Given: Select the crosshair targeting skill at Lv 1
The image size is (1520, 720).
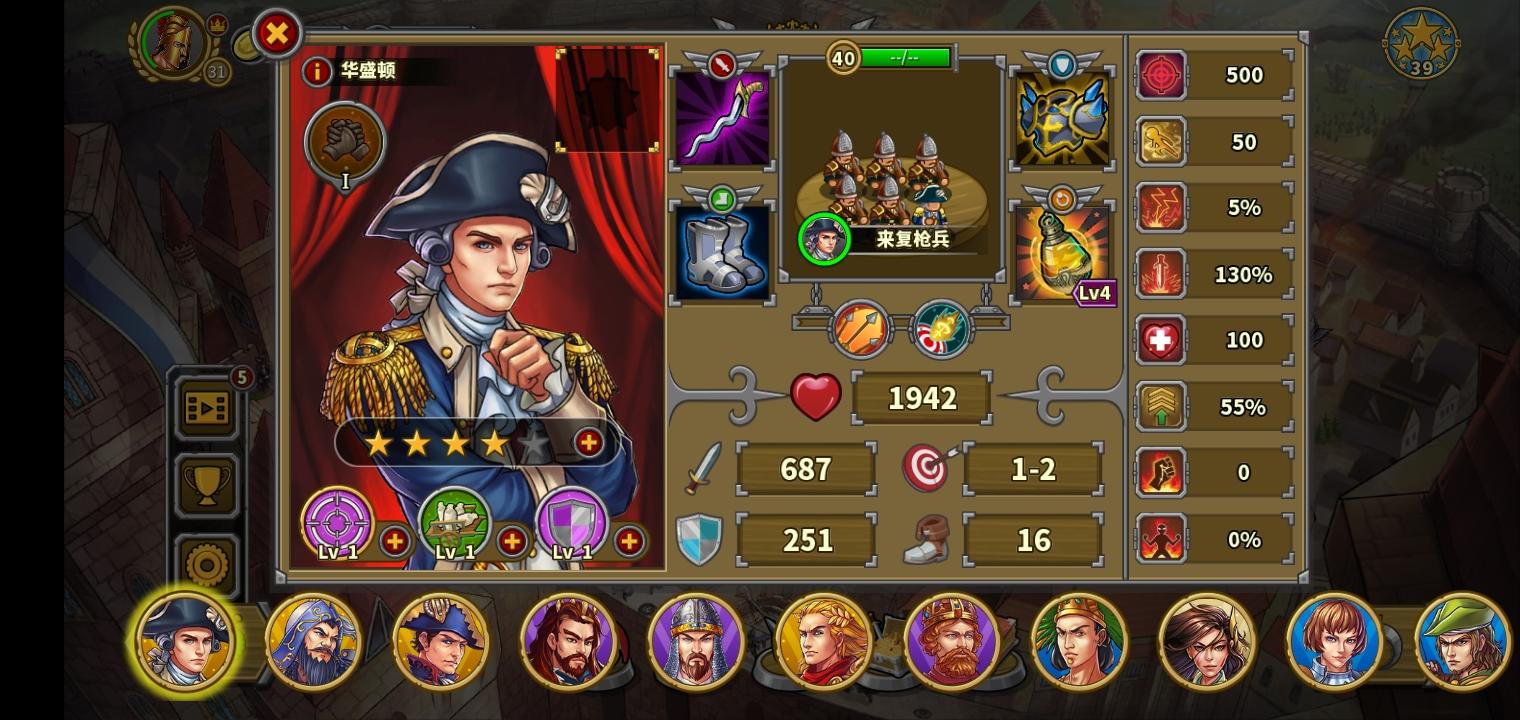Looking at the screenshot, I should [x=337, y=524].
